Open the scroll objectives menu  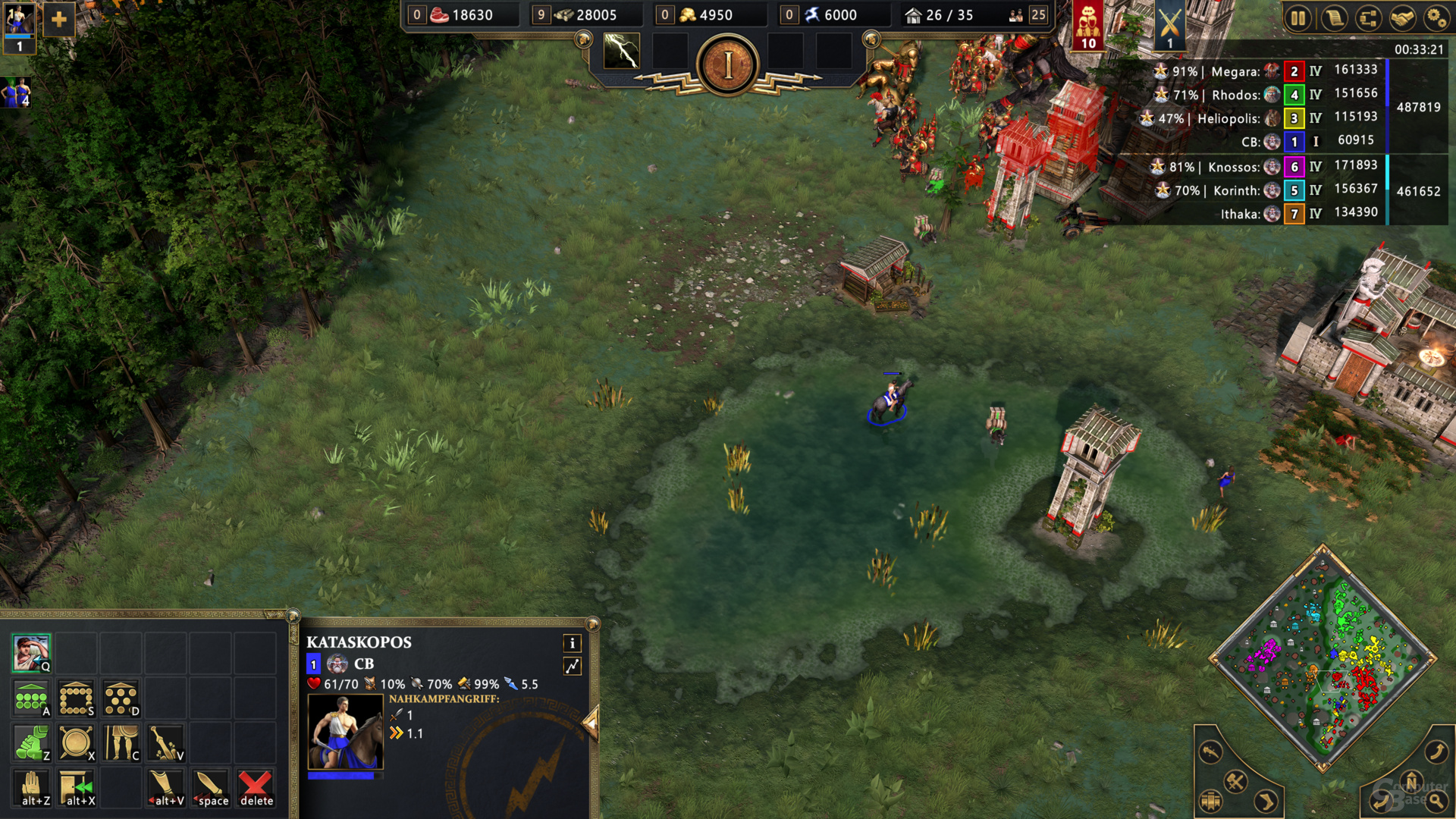[x=1334, y=18]
